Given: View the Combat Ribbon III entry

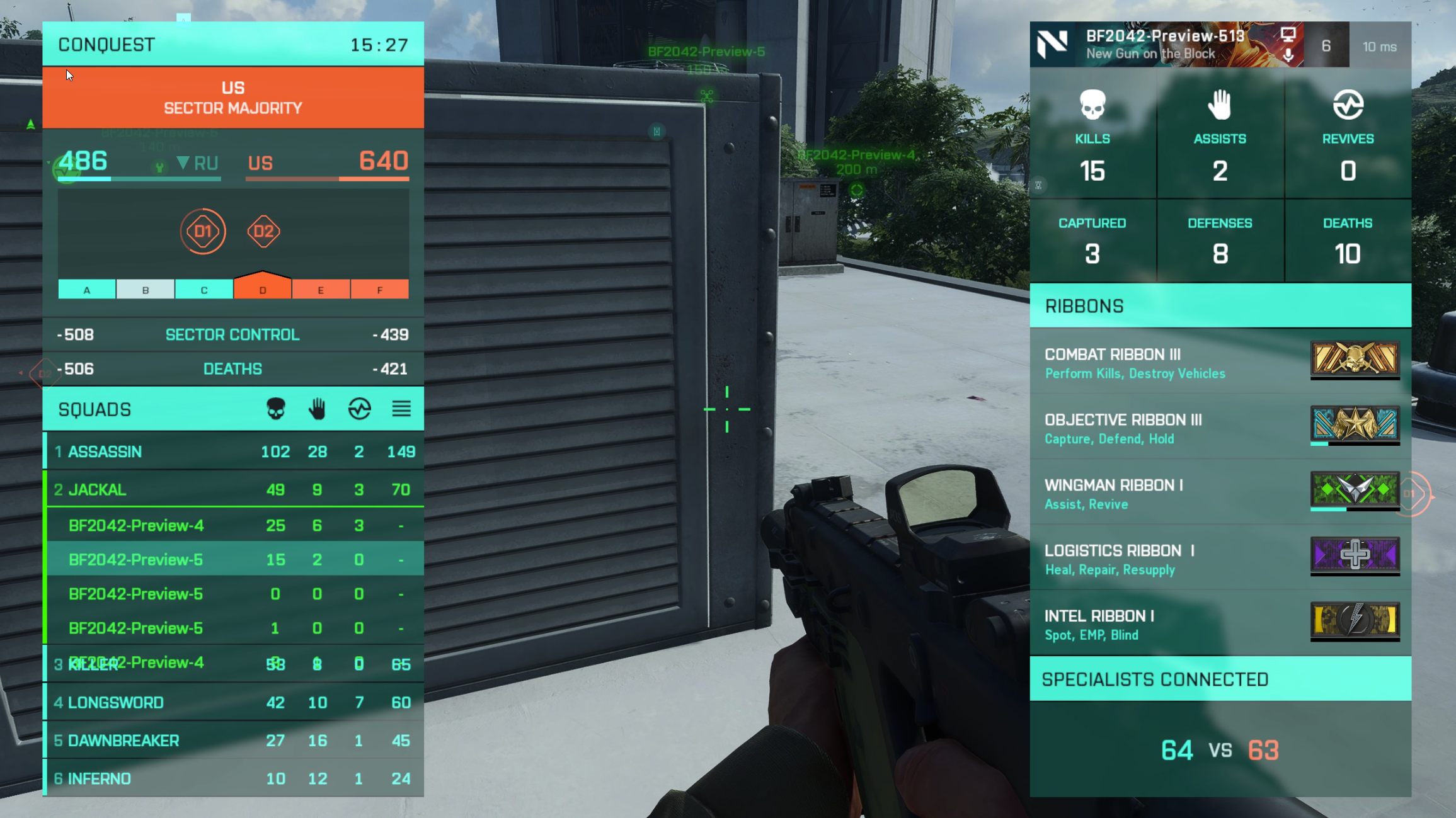Looking at the screenshot, I should (1220, 363).
